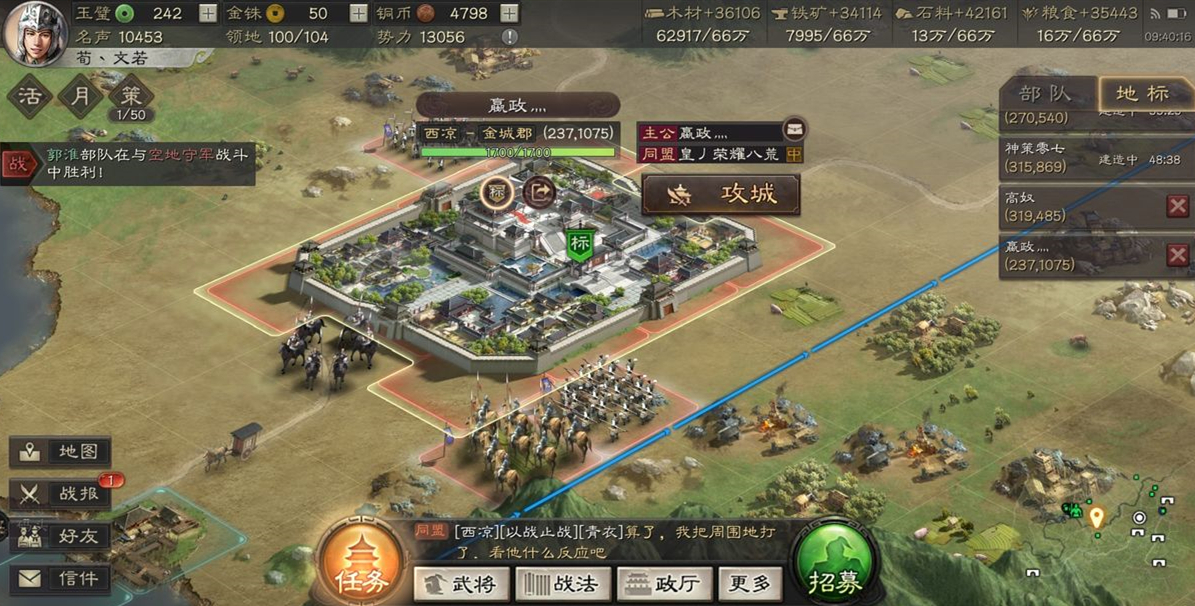Start the 攻城 siege attack
Image resolution: width=1195 pixels, height=606 pixels.
[x=720, y=194]
